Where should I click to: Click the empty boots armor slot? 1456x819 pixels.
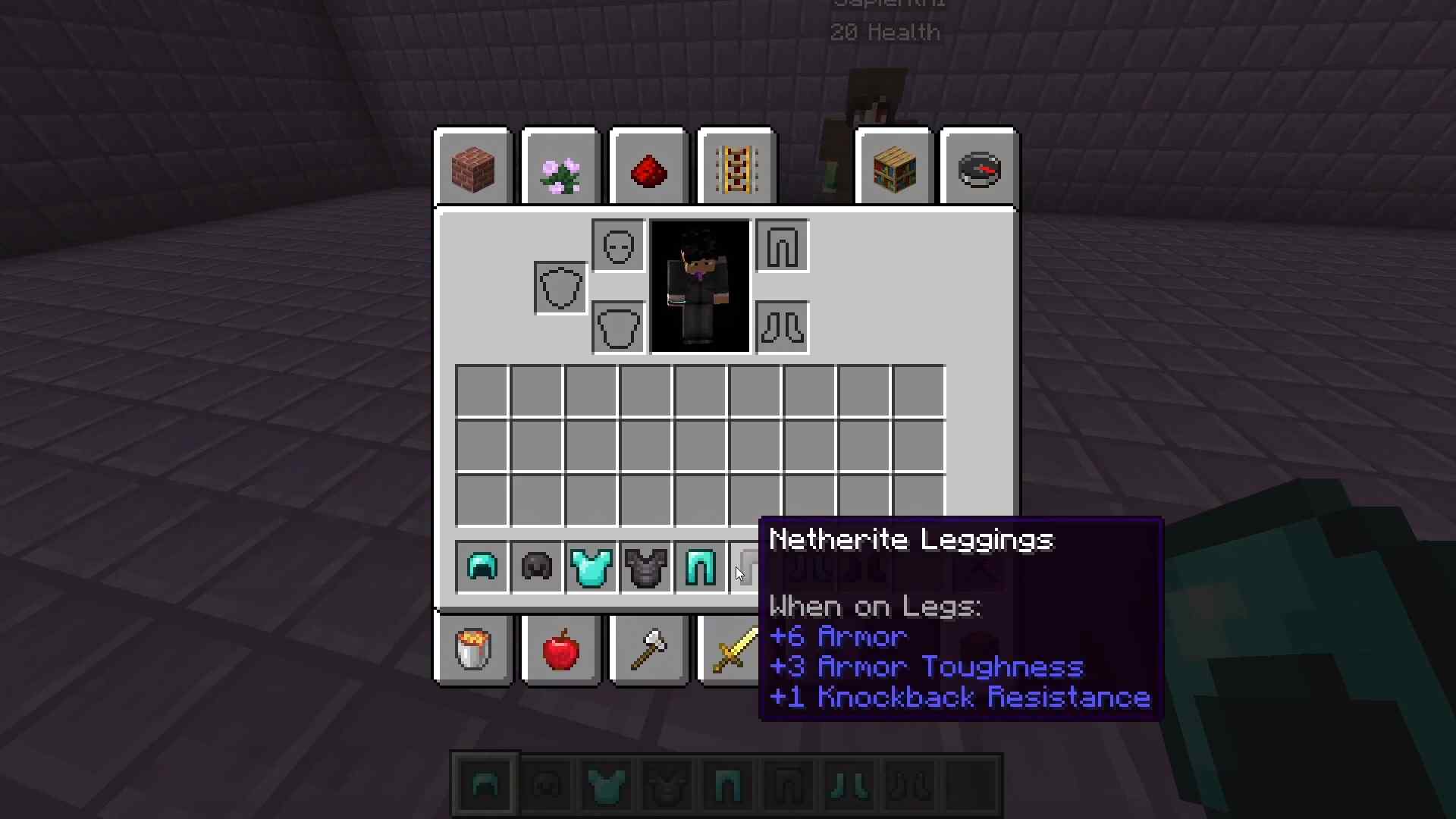pyautogui.click(x=782, y=328)
